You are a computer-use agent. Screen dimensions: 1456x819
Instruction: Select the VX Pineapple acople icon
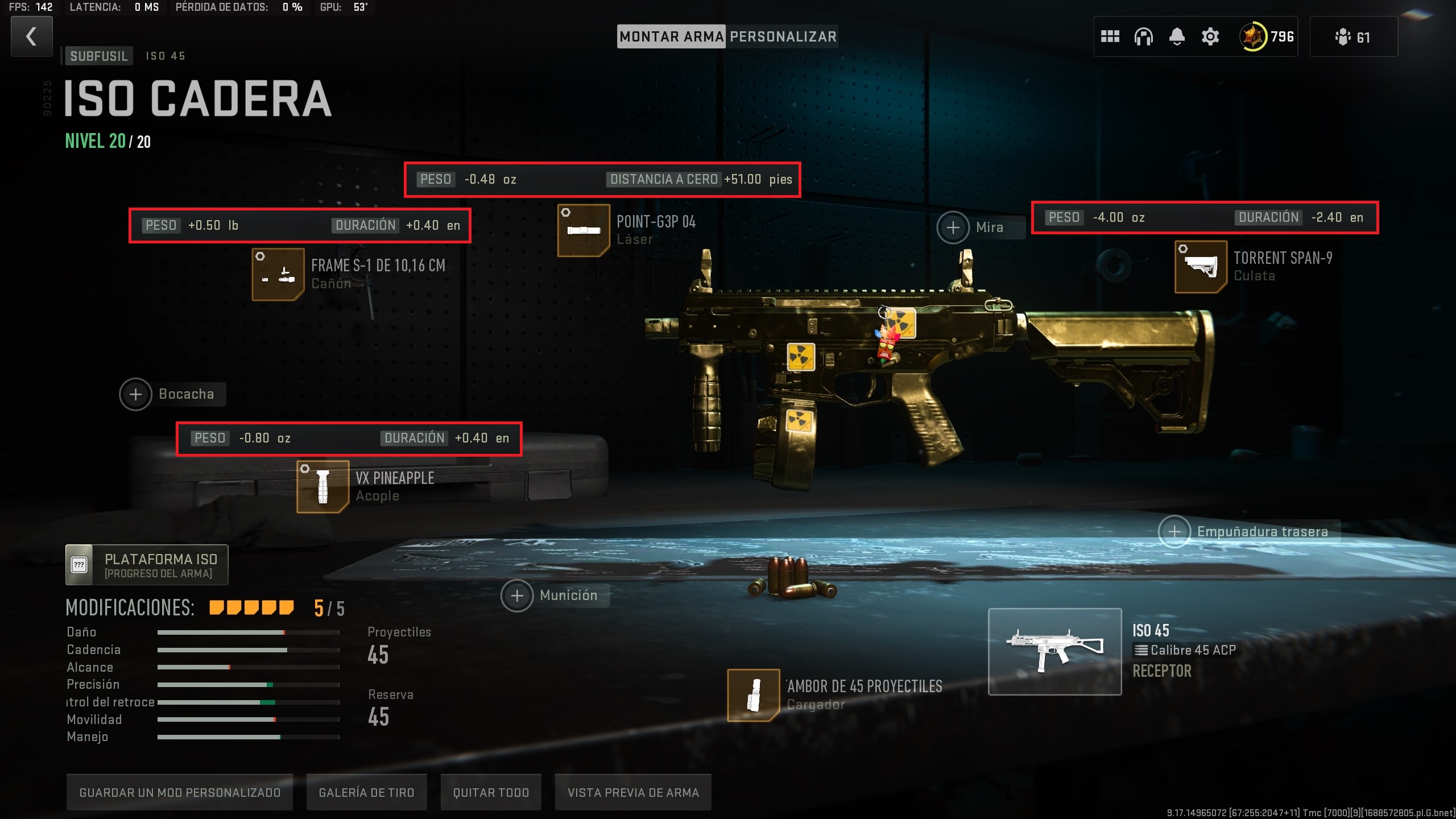tap(322, 486)
